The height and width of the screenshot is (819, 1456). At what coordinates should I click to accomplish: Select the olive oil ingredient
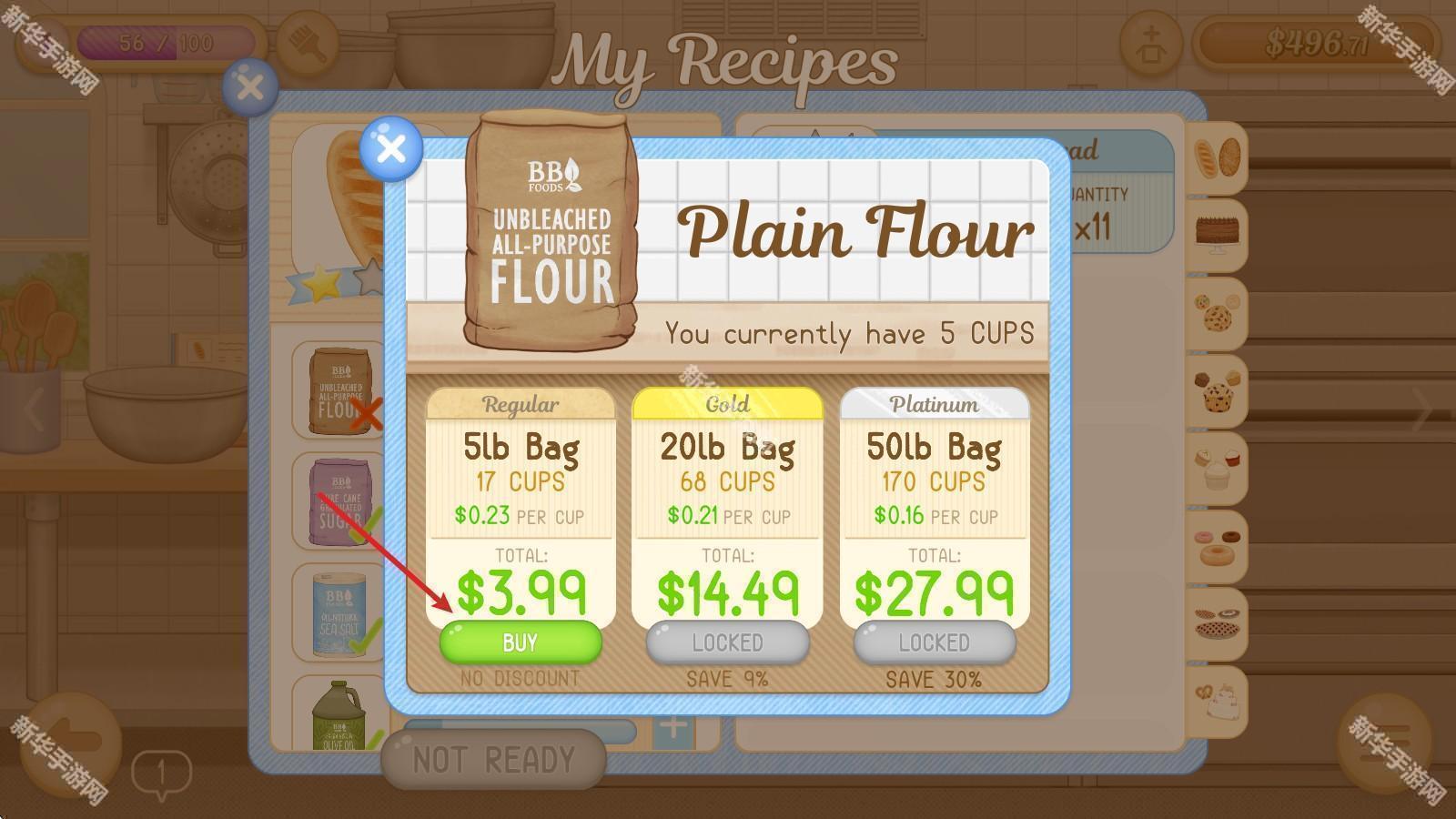click(x=339, y=719)
